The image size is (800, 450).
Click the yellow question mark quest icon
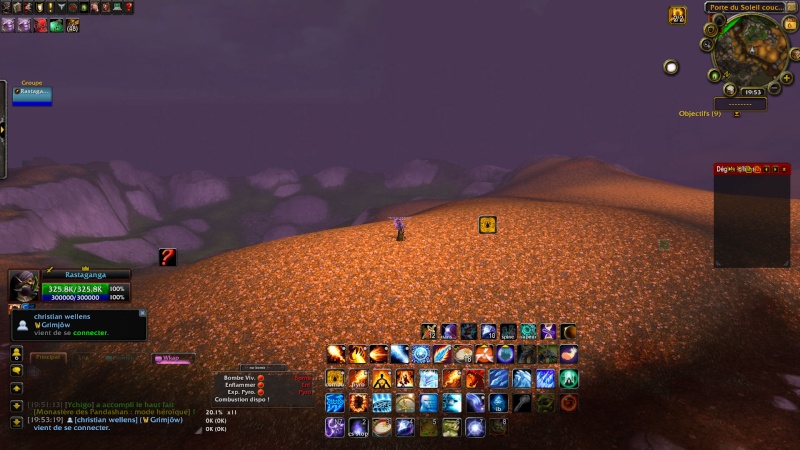pyautogui.click(x=167, y=257)
